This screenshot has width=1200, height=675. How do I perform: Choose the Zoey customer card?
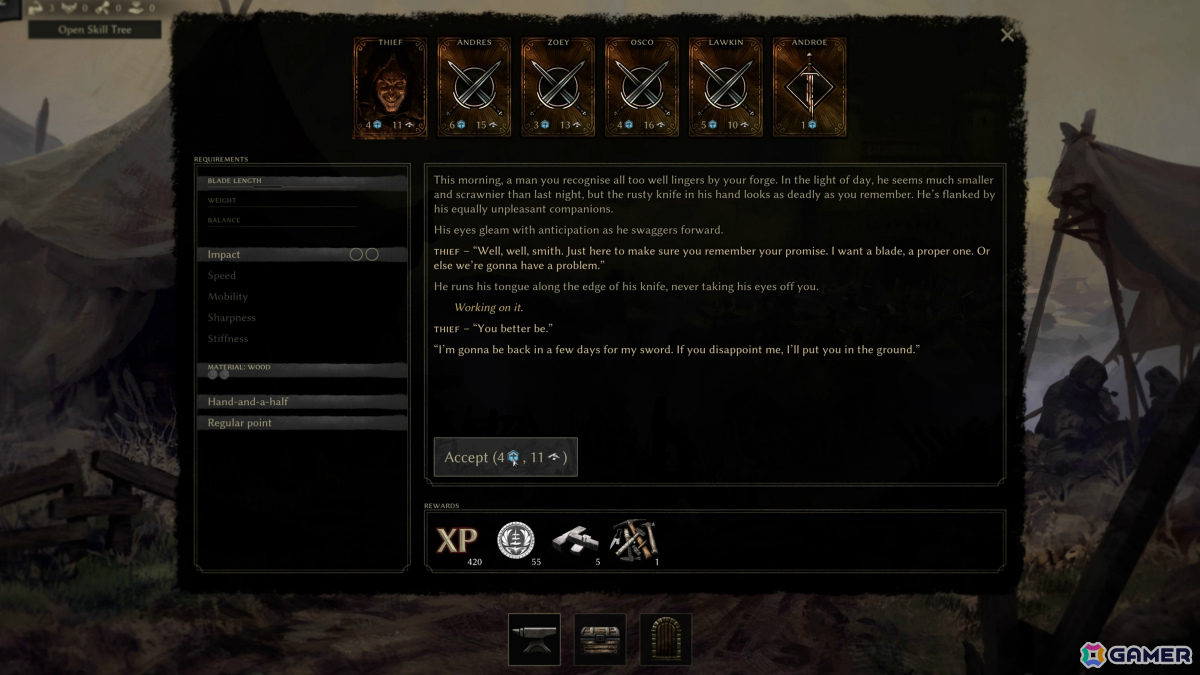click(558, 88)
